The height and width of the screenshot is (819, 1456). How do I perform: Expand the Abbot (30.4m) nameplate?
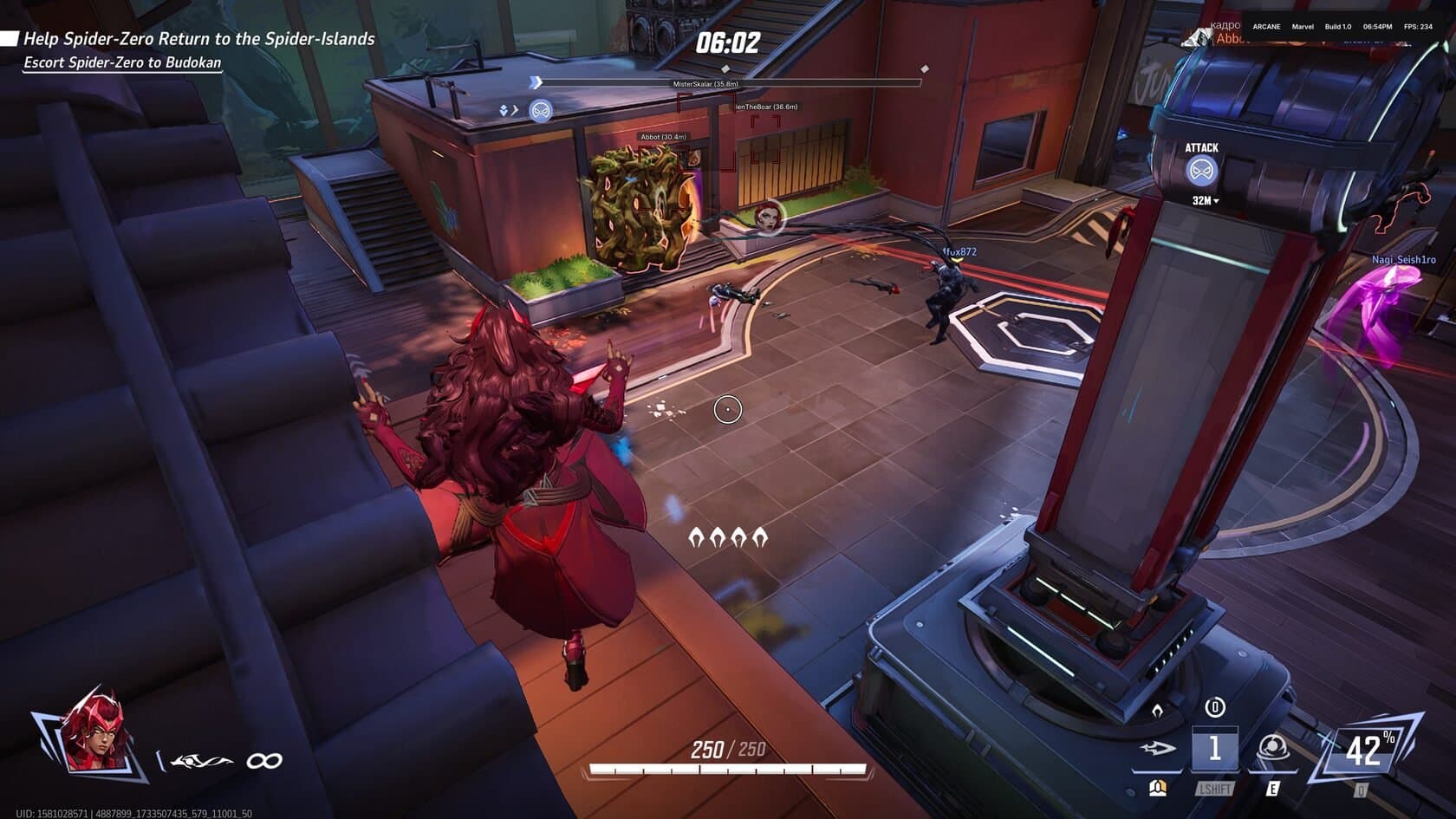tap(660, 135)
